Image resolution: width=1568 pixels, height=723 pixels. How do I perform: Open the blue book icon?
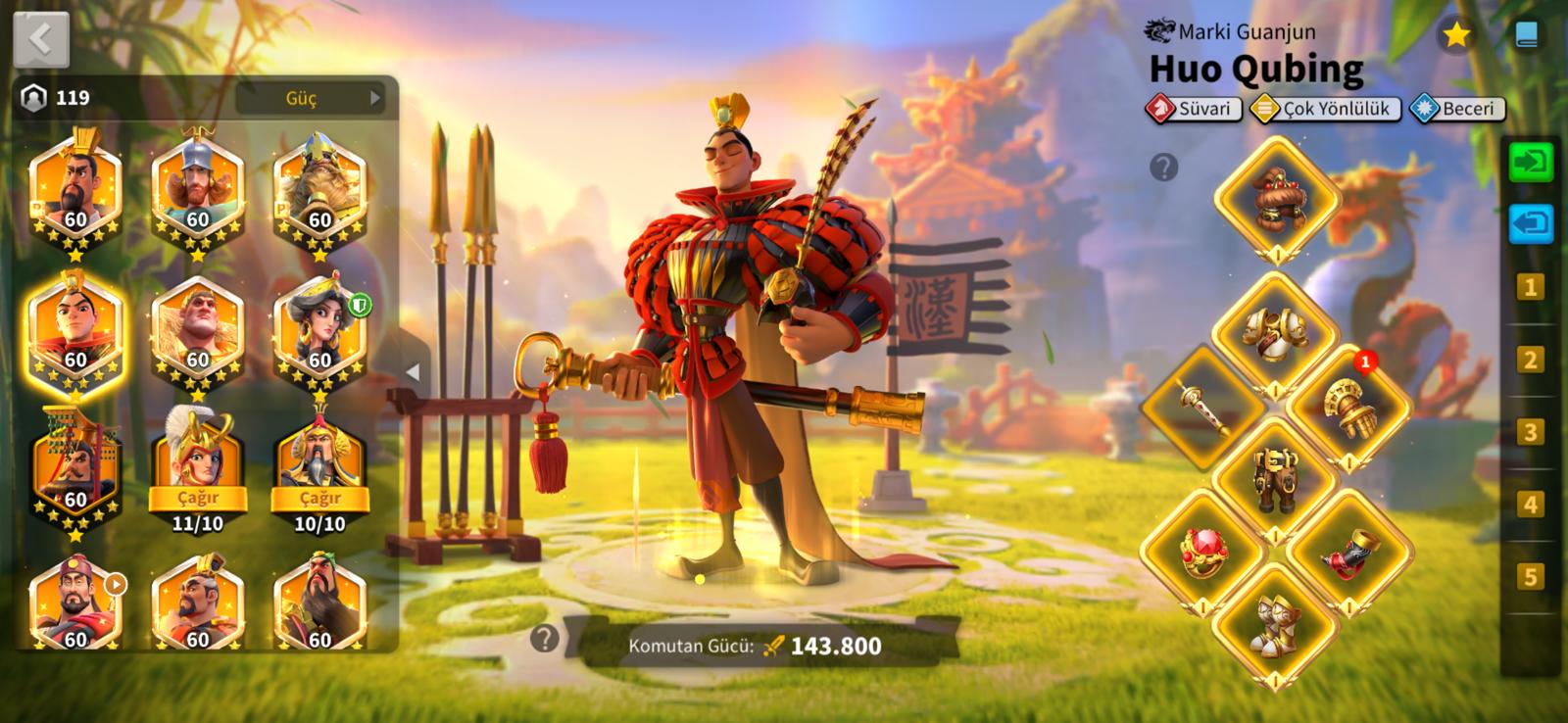pyautogui.click(x=1526, y=35)
